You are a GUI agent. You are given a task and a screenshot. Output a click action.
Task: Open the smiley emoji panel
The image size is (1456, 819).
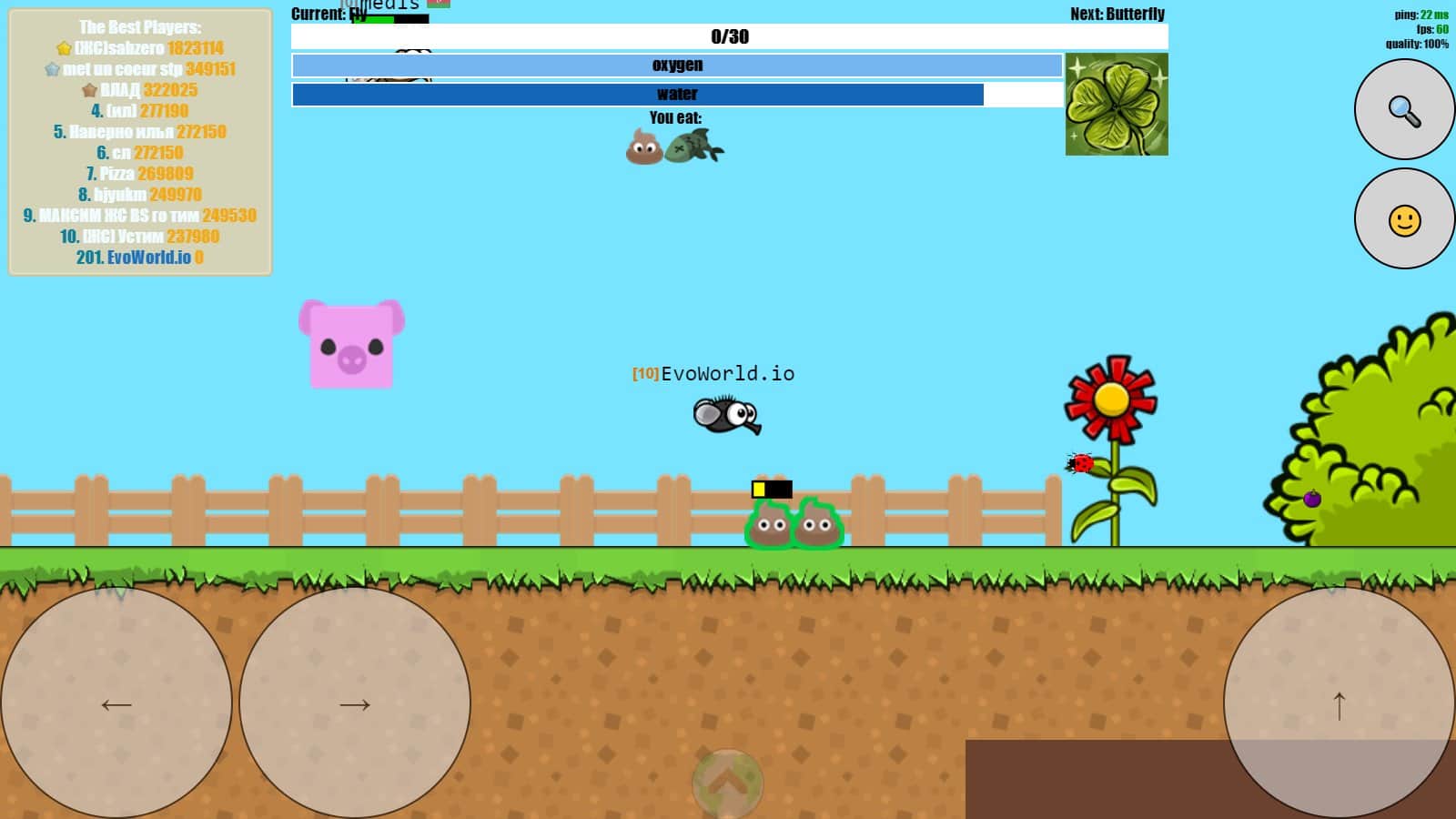click(1403, 218)
